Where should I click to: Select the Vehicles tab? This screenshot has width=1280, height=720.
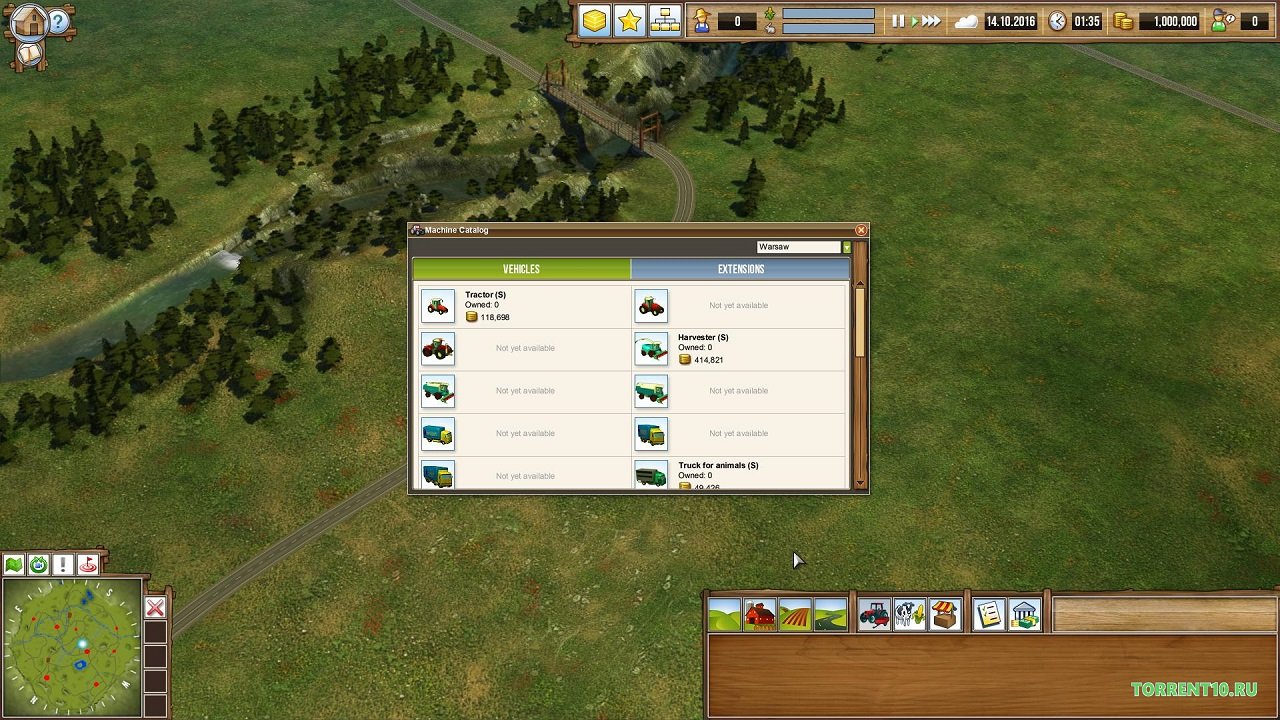pos(521,269)
